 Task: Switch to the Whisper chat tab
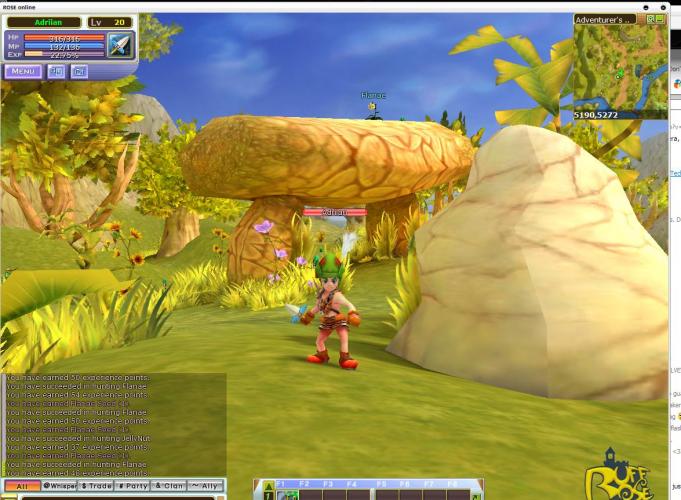coord(60,486)
